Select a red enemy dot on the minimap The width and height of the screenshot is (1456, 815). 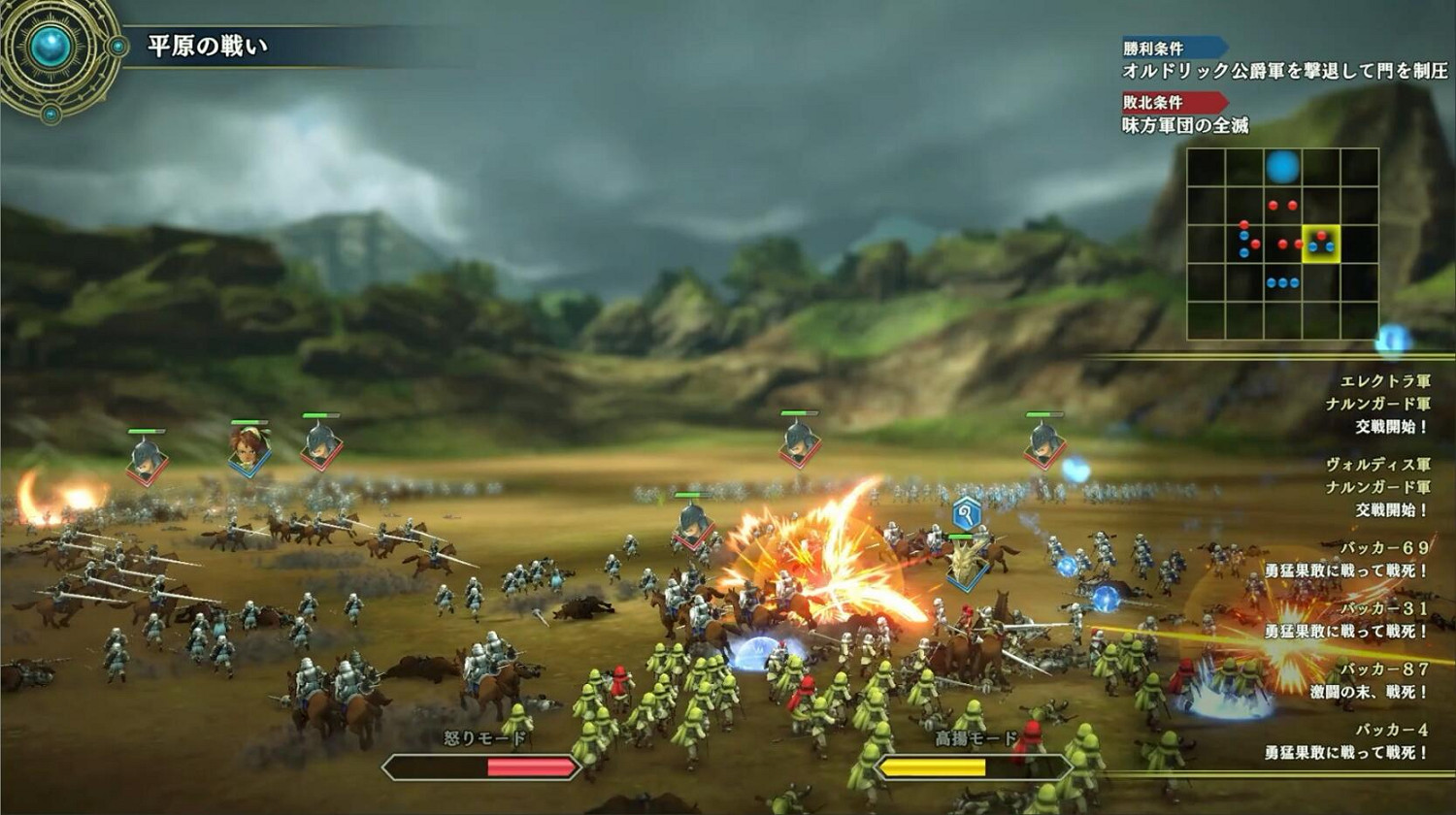pyautogui.click(x=1274, y=205)
